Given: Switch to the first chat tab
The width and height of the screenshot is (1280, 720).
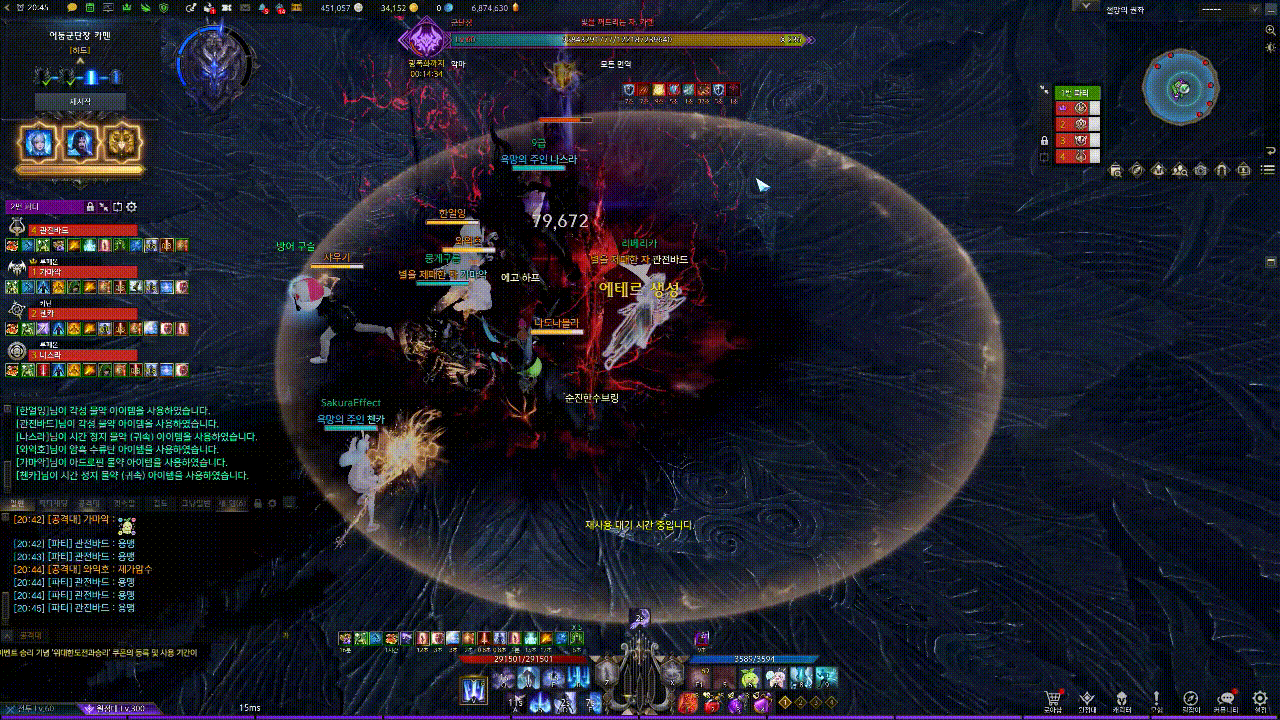Looking at the screenshot, I should coord(18,503).
